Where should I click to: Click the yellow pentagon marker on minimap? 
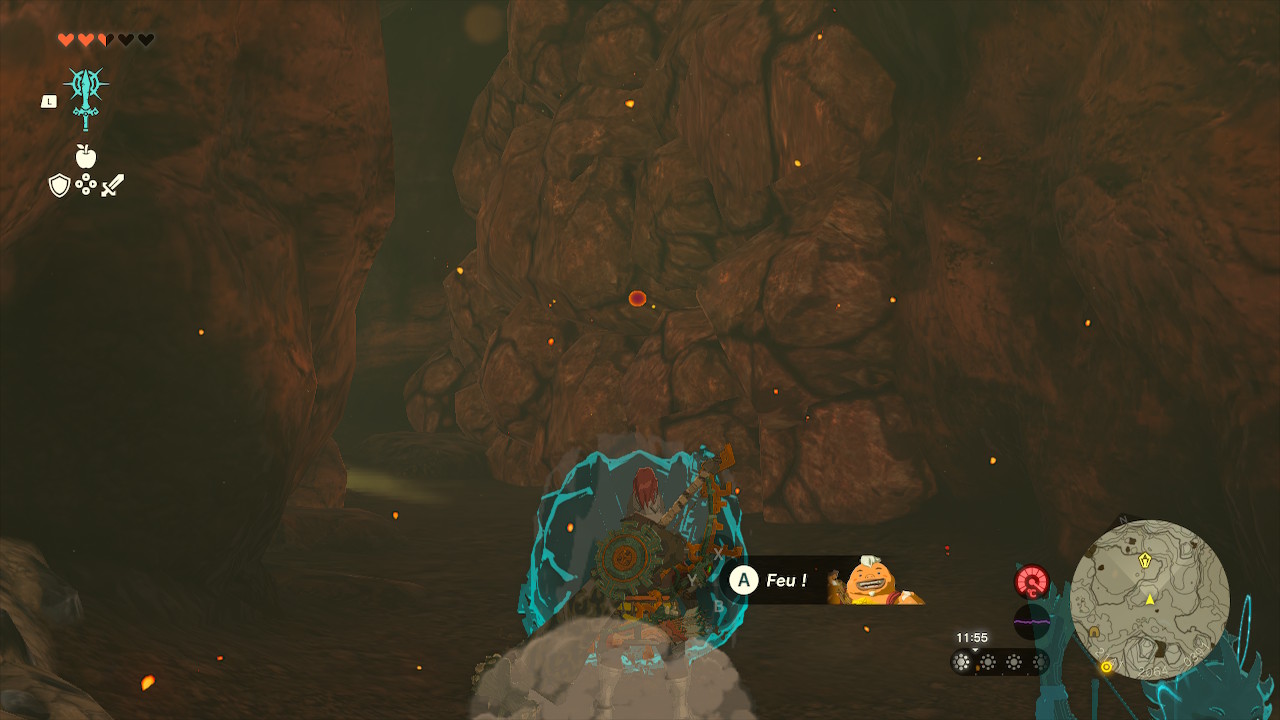click(1145, 561)
